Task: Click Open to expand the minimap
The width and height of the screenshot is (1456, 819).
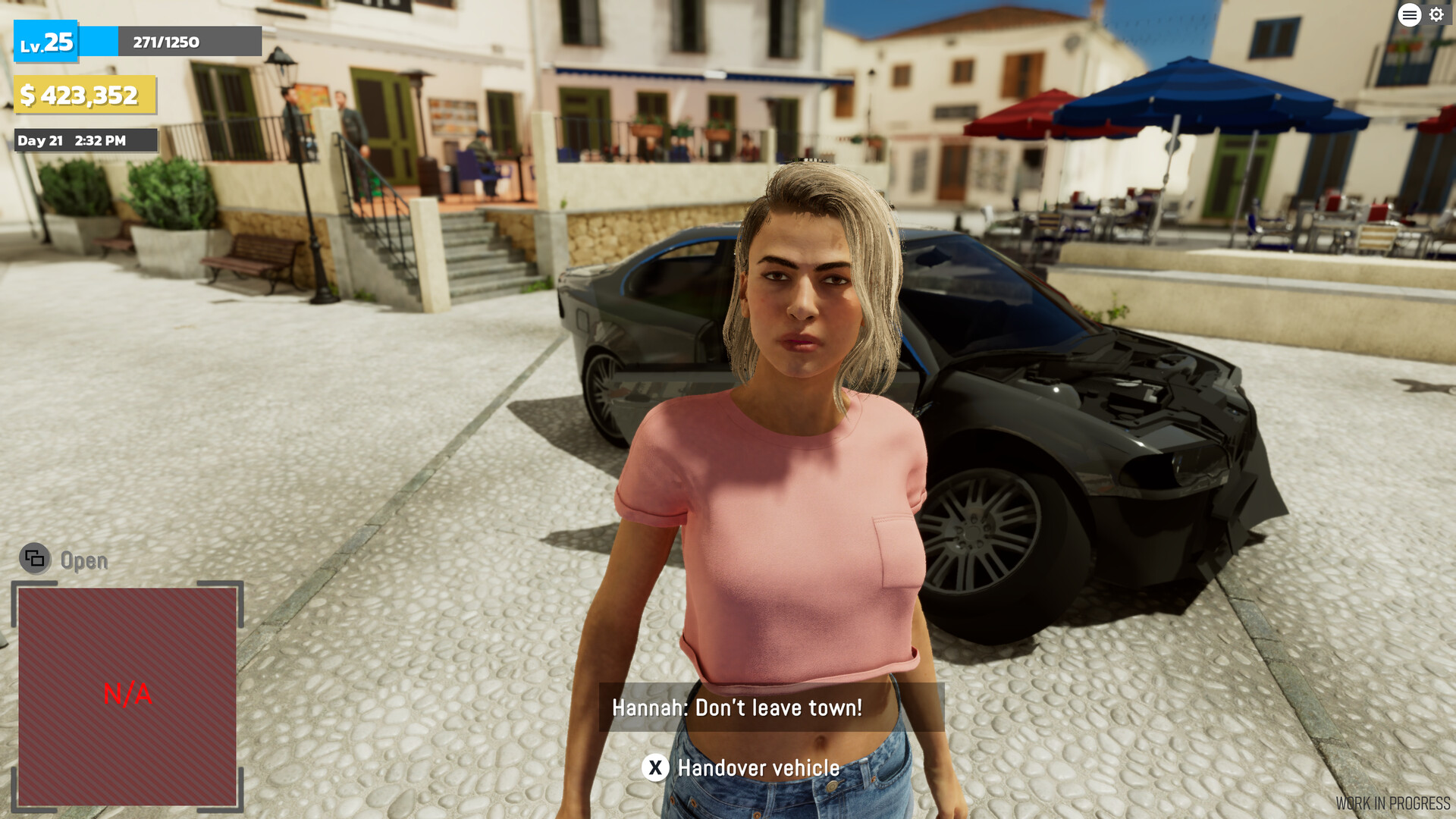Action: click(82, 561)
